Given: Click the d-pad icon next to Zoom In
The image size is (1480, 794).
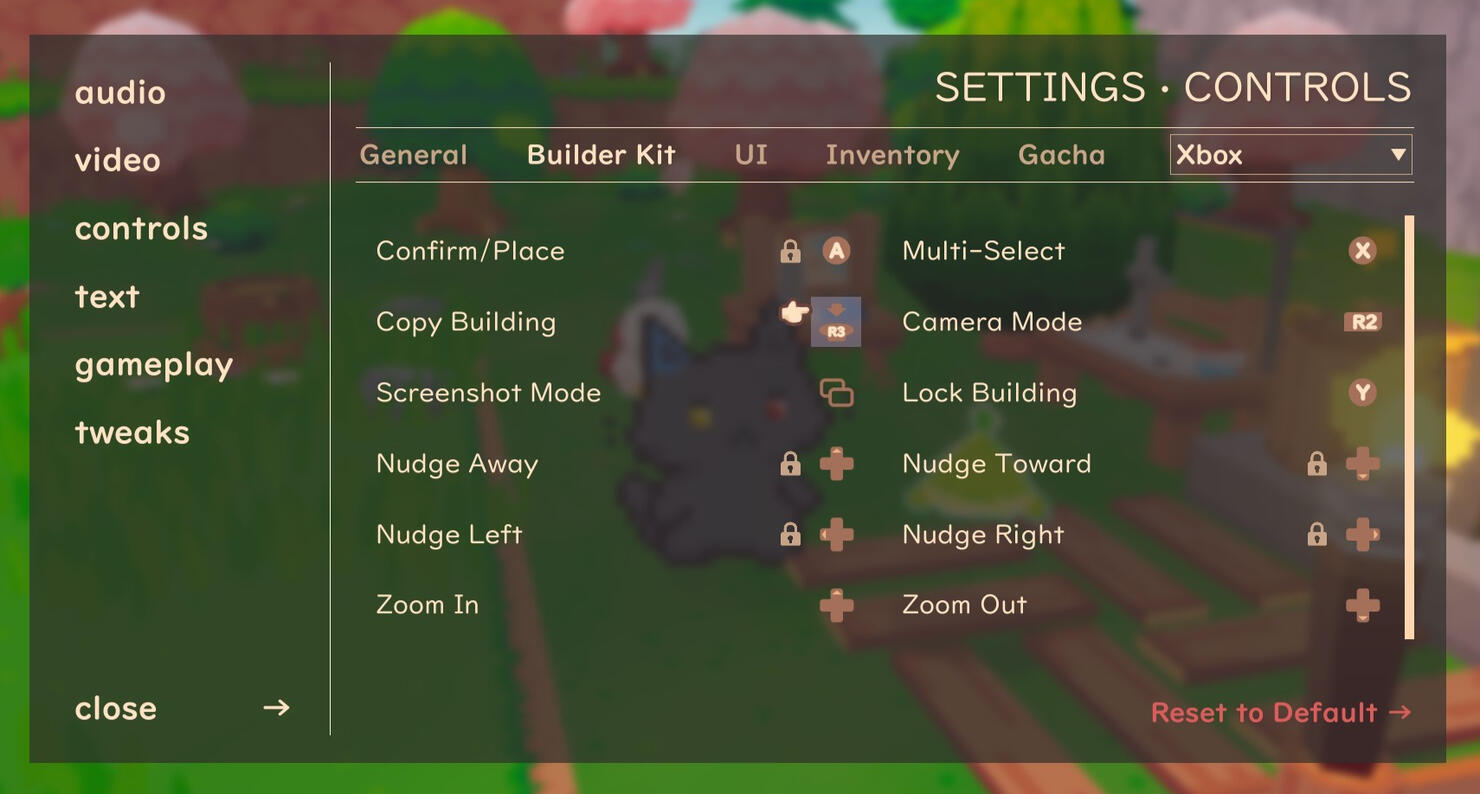Looking at the screenshot, I should tap(836, 604).
